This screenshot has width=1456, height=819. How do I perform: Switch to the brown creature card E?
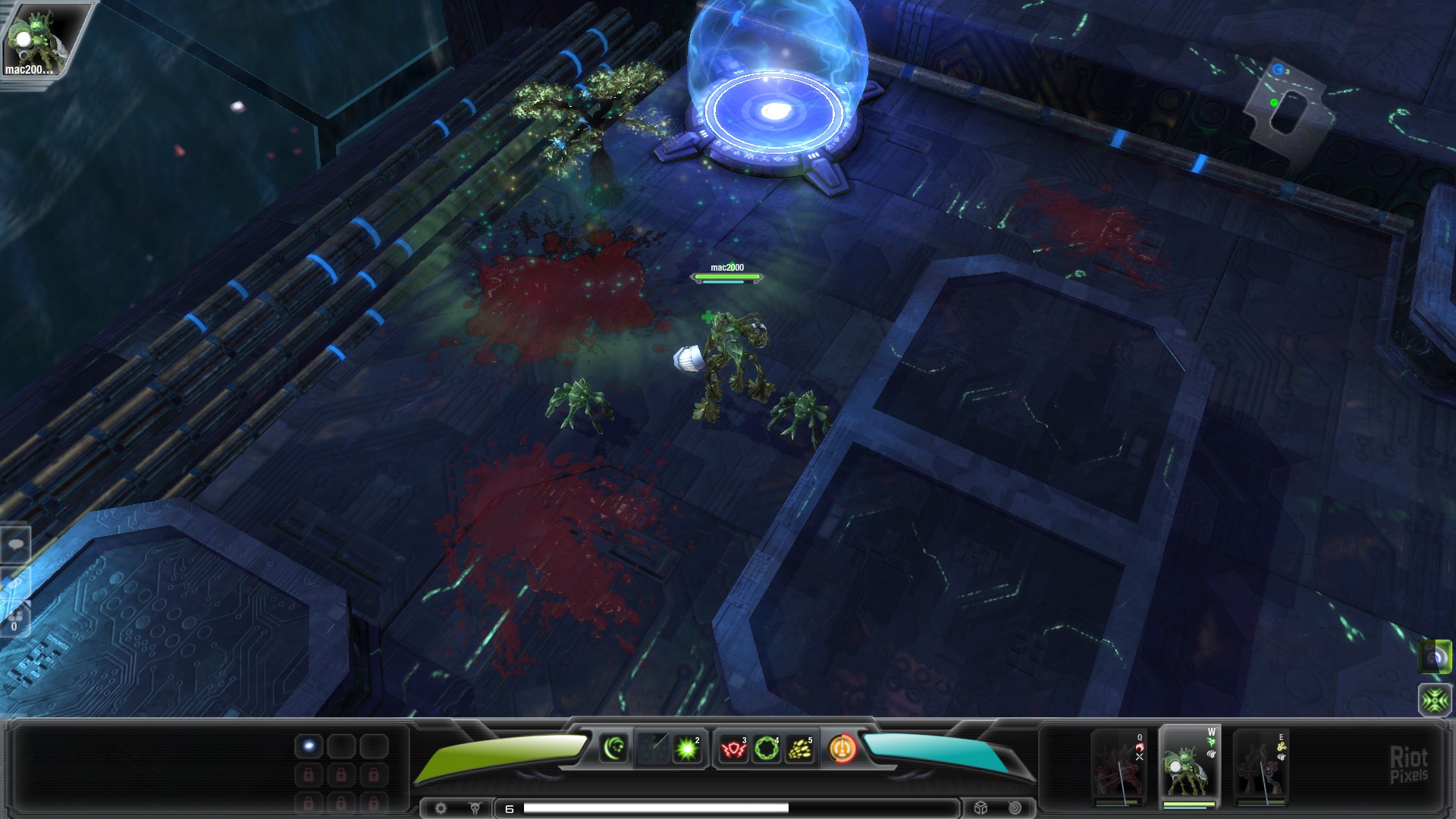coord(1260,767)
